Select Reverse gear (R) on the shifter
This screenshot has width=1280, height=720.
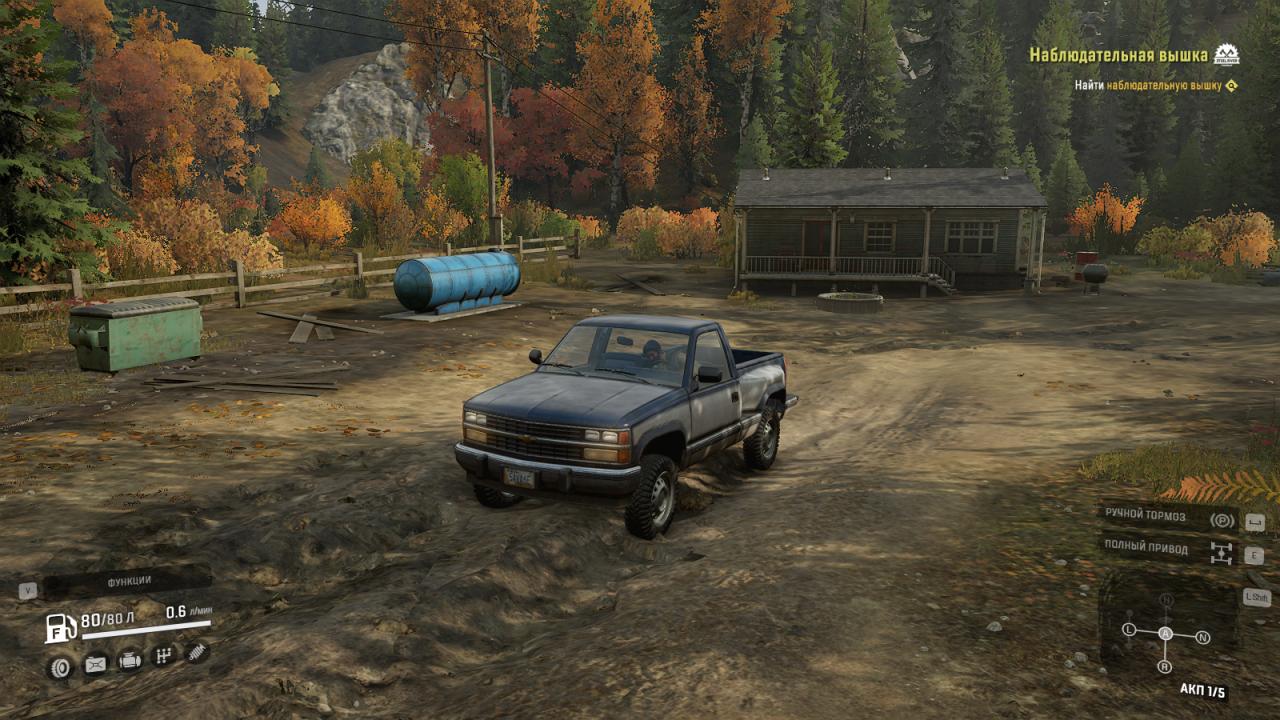[1165, 666]
